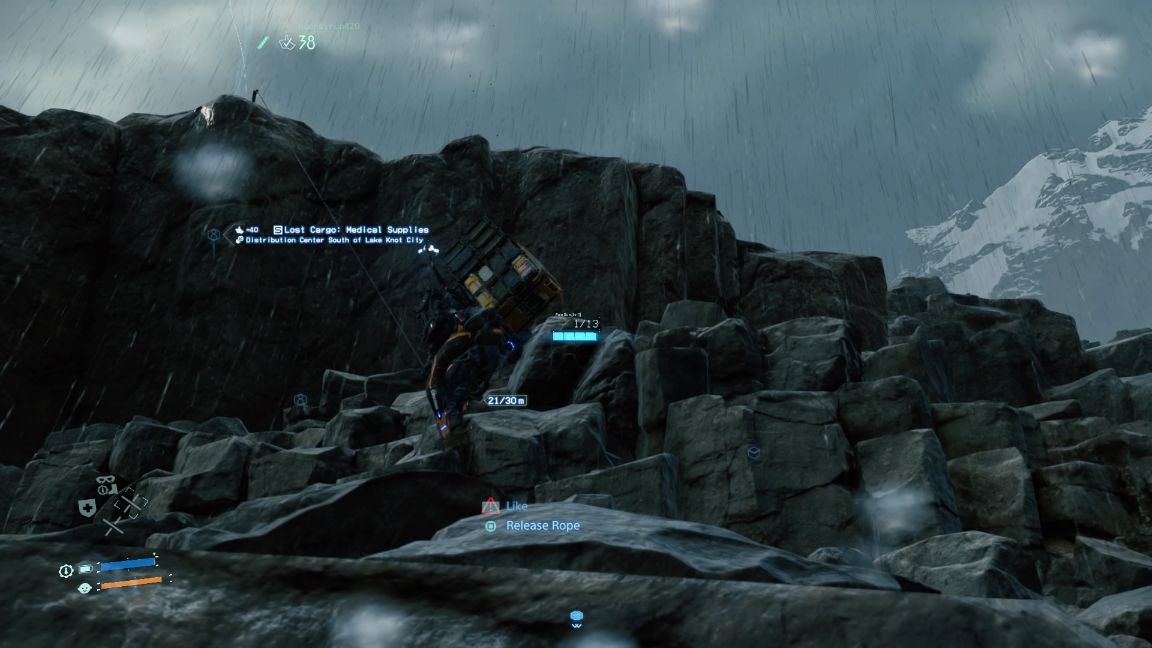Click the BB baby face icon
This screenshot has width=1152, height=648.
(x=85, y=588)
